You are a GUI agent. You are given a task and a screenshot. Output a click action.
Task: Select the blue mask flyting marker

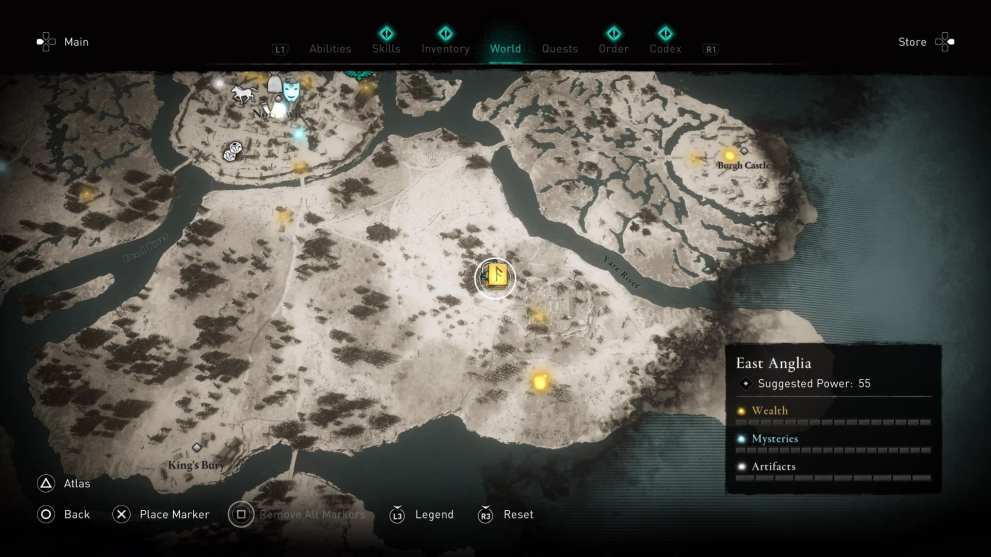pyautogui.click(x=291, y=91)
